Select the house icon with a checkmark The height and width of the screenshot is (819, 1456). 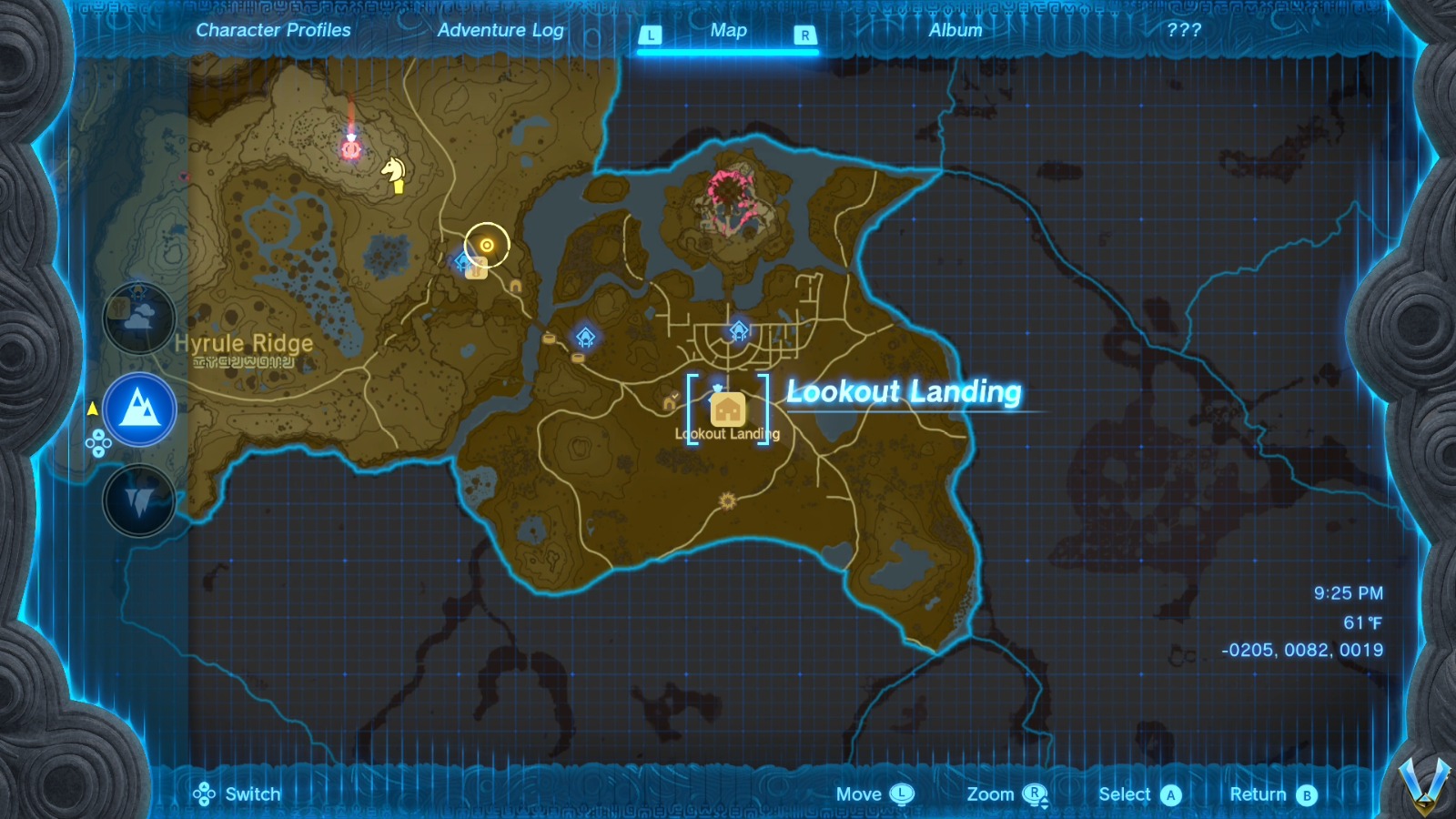[x=669, y=403]
